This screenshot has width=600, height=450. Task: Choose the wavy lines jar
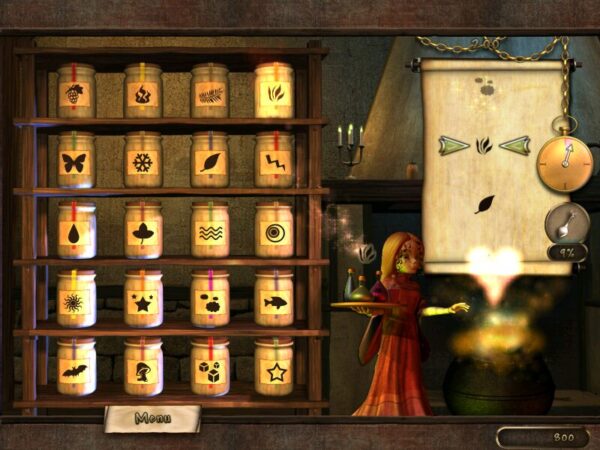point(209,232)
